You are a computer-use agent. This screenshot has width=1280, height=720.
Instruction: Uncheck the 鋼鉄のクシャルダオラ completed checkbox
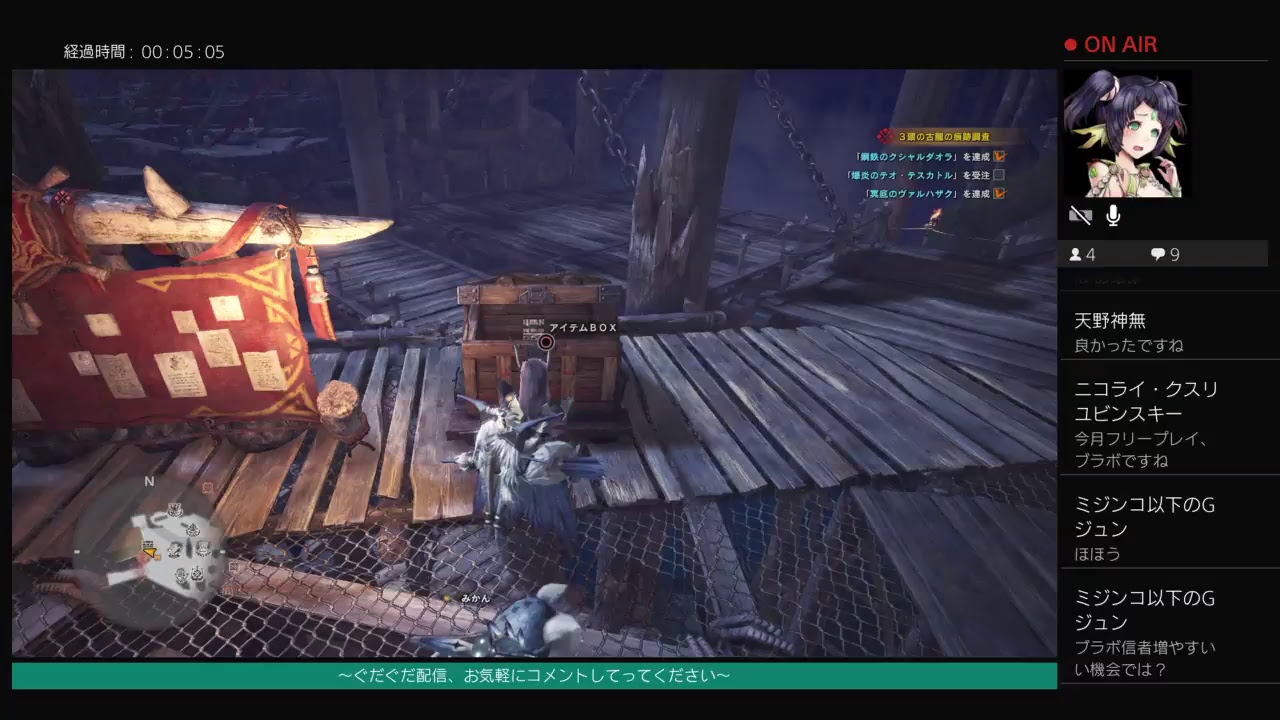[x=1000, y=156]
